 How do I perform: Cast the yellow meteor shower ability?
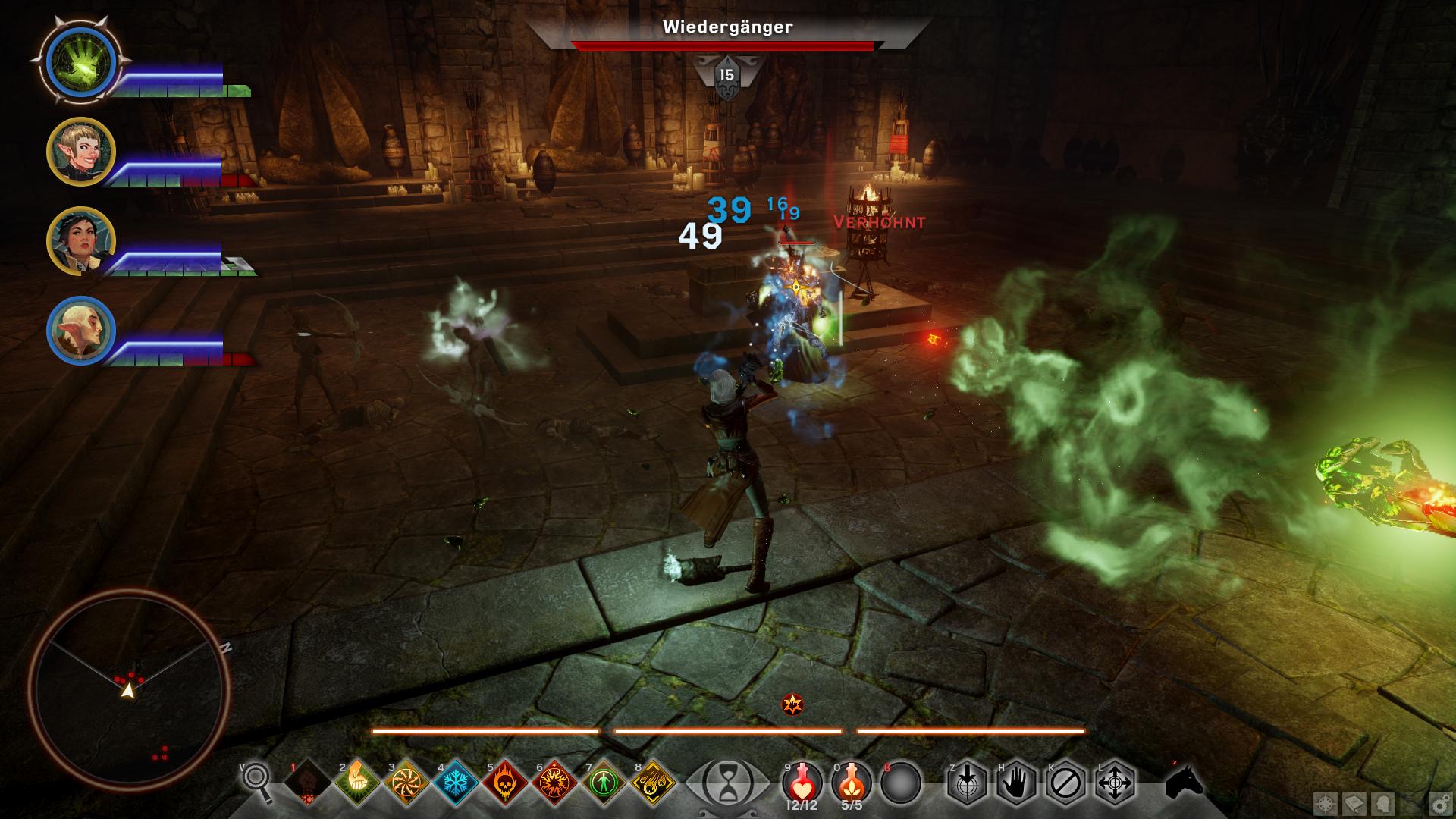653,782
